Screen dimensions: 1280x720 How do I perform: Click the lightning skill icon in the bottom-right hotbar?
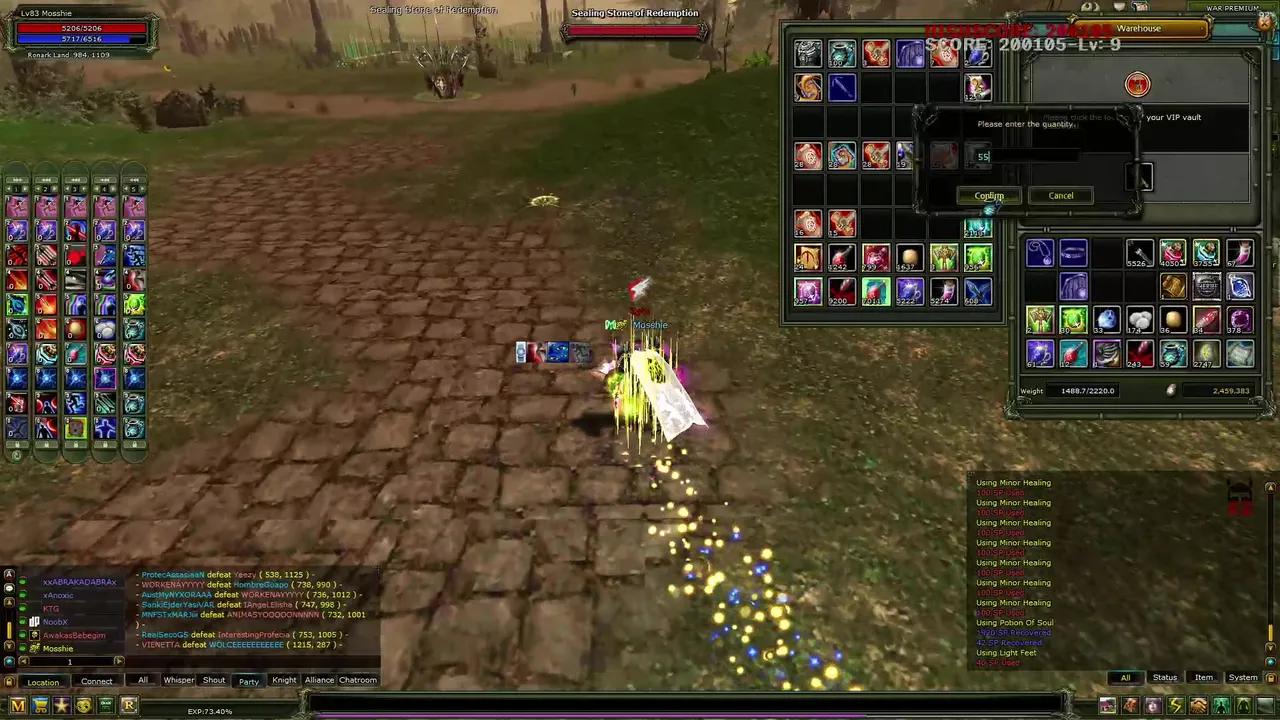(x=1176, y=705)
